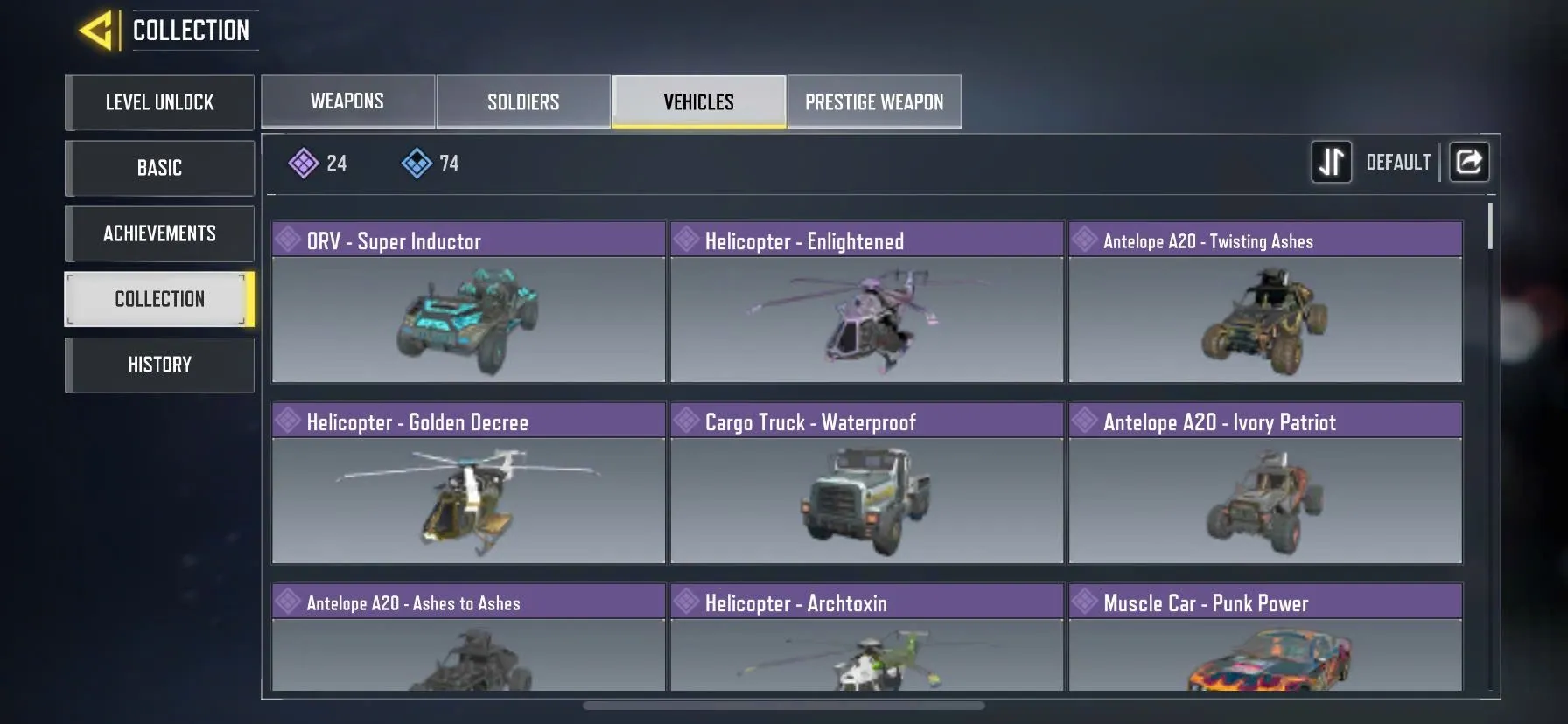Viewport: 1568px width, 724px height.
Task: Switch to the ACHIEVEMENTS category
Action: click(158, 233)
